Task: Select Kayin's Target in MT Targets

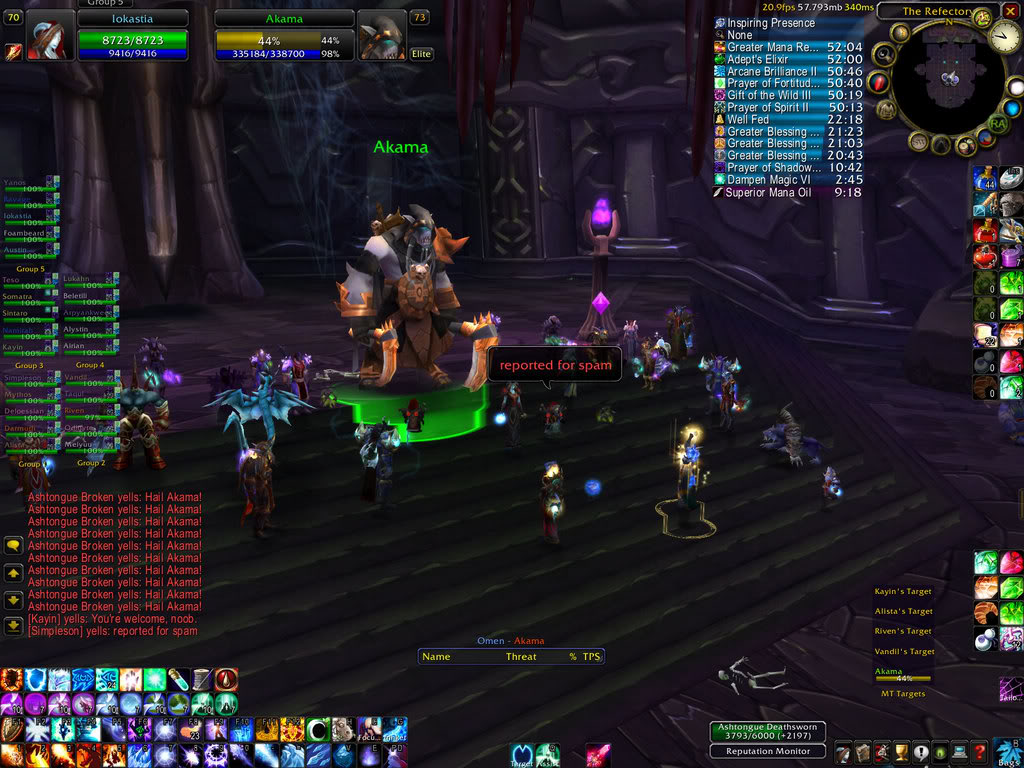Action: (x=902, y=592)
